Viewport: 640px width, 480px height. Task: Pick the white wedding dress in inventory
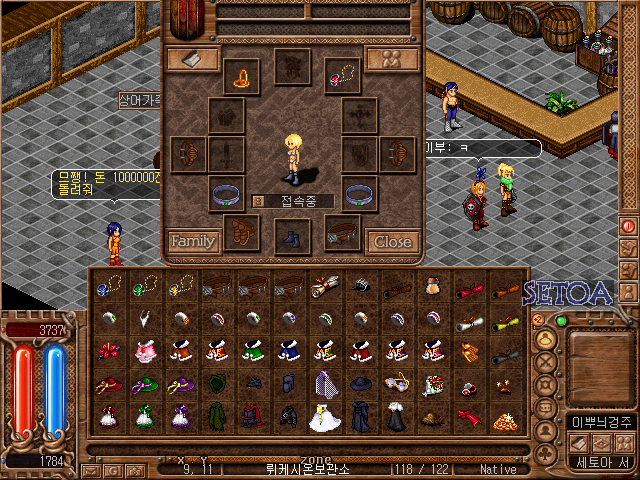tap(324, 416)
